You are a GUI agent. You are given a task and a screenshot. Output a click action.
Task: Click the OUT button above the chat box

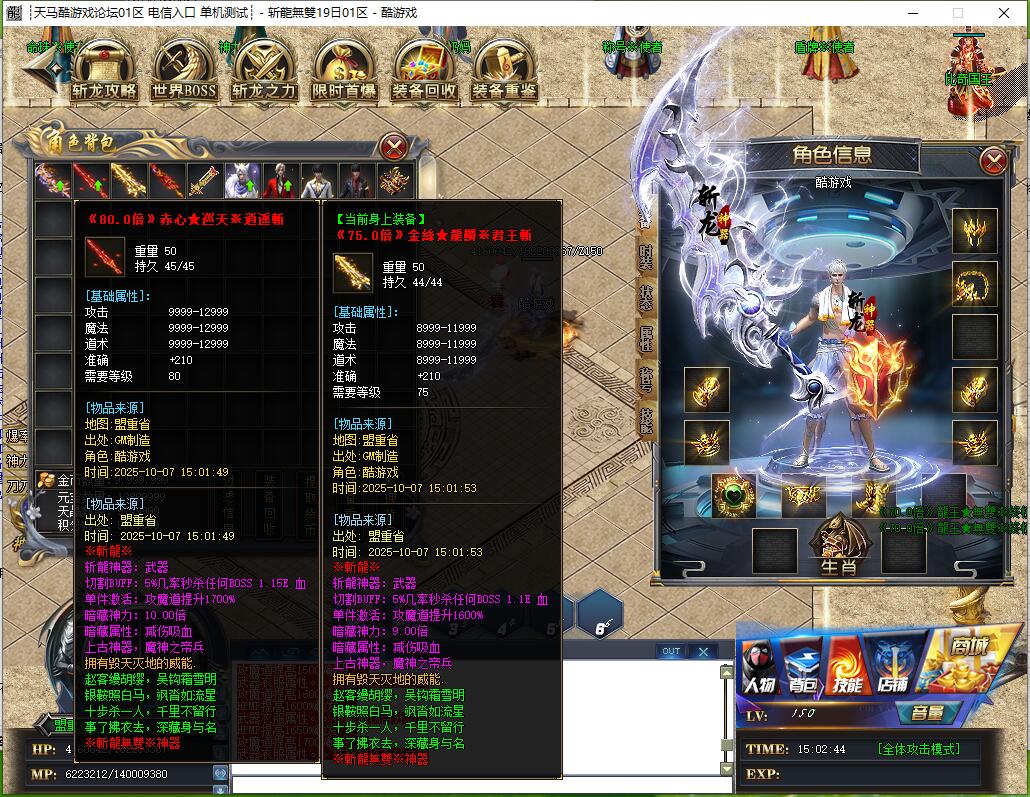coord(671,651)
